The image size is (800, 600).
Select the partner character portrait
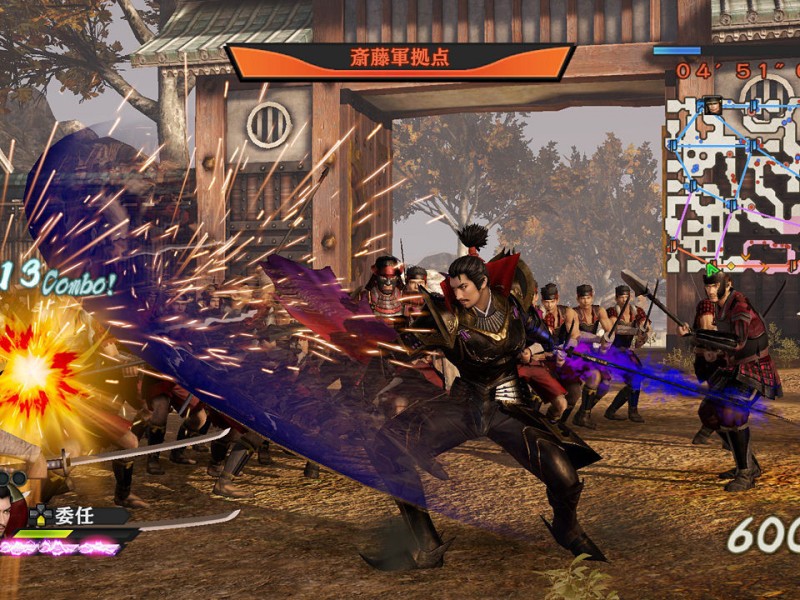[12, 505]
